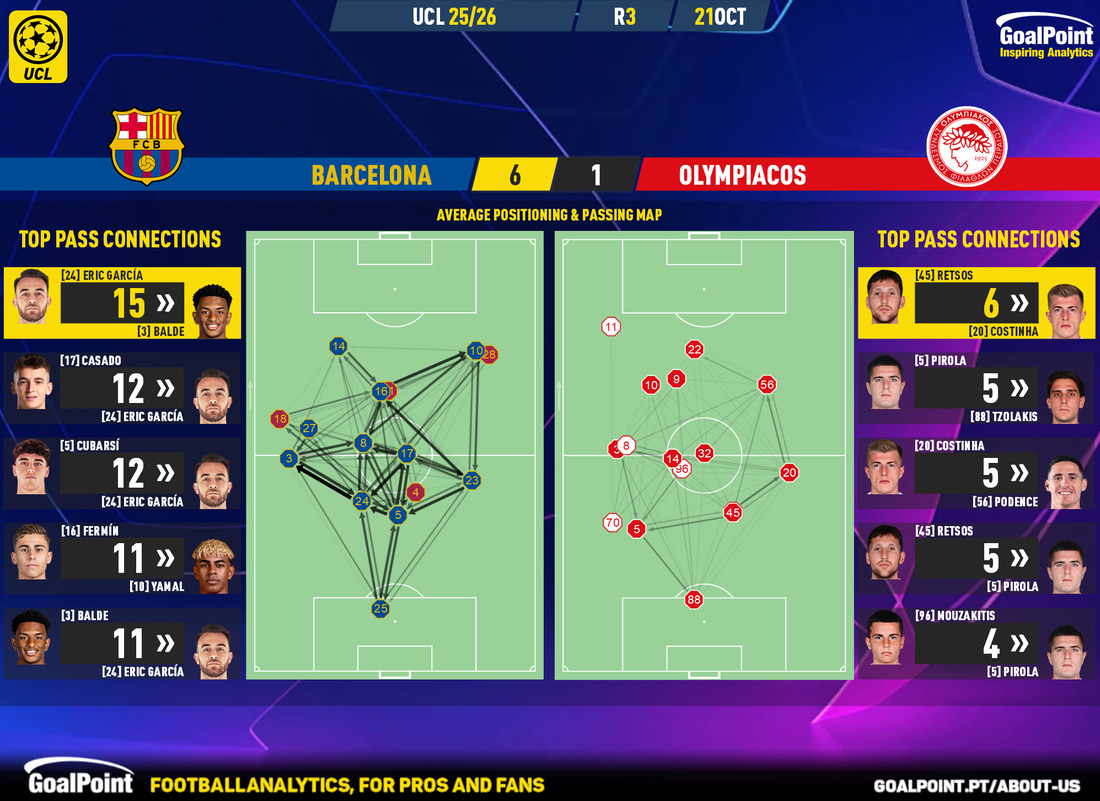This screenshot has height=801, width=1100.
Task: Open the Costinha to Podence pass connection
Action: 976,473
